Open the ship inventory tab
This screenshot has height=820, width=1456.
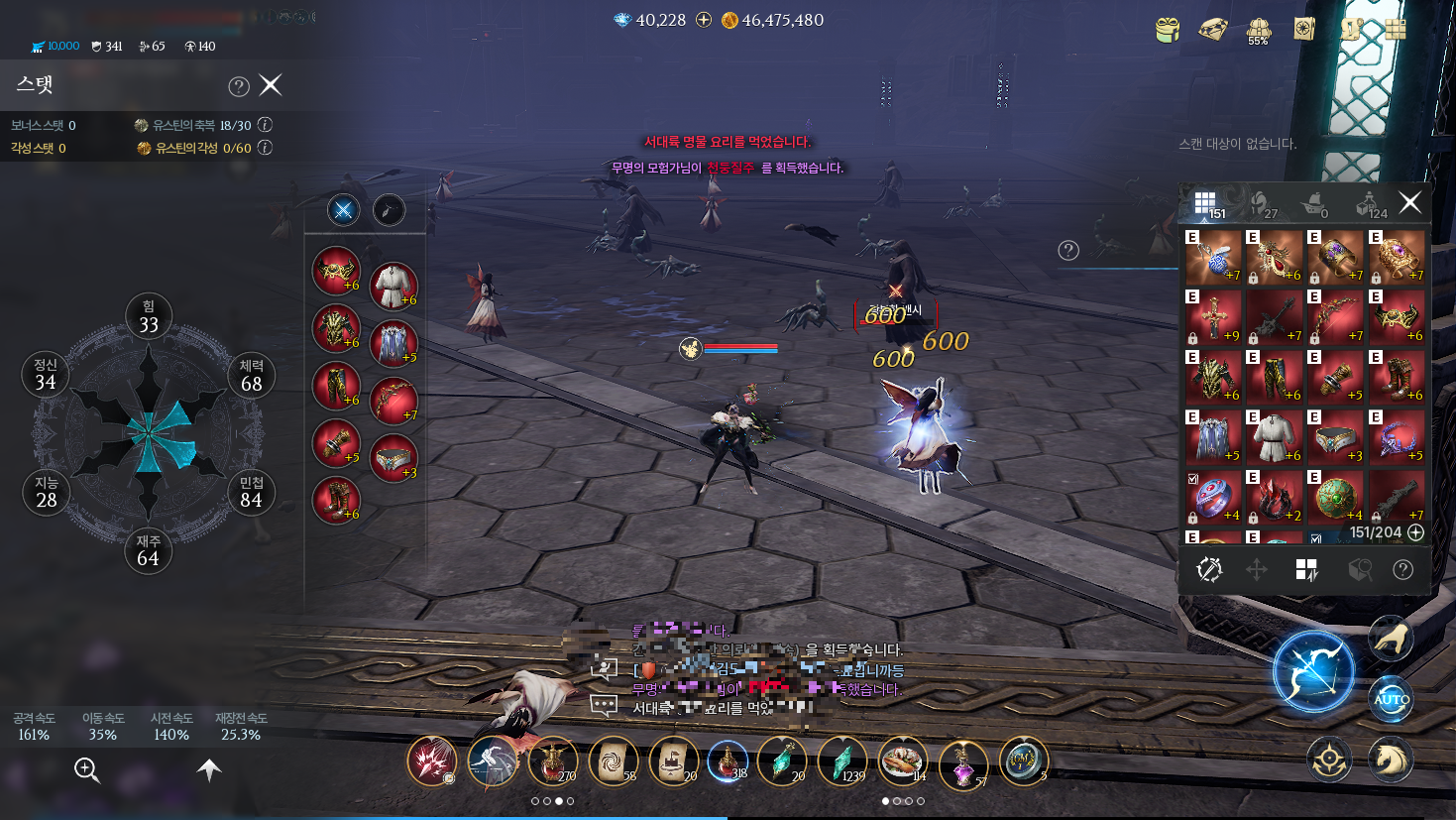[1315, 204]
